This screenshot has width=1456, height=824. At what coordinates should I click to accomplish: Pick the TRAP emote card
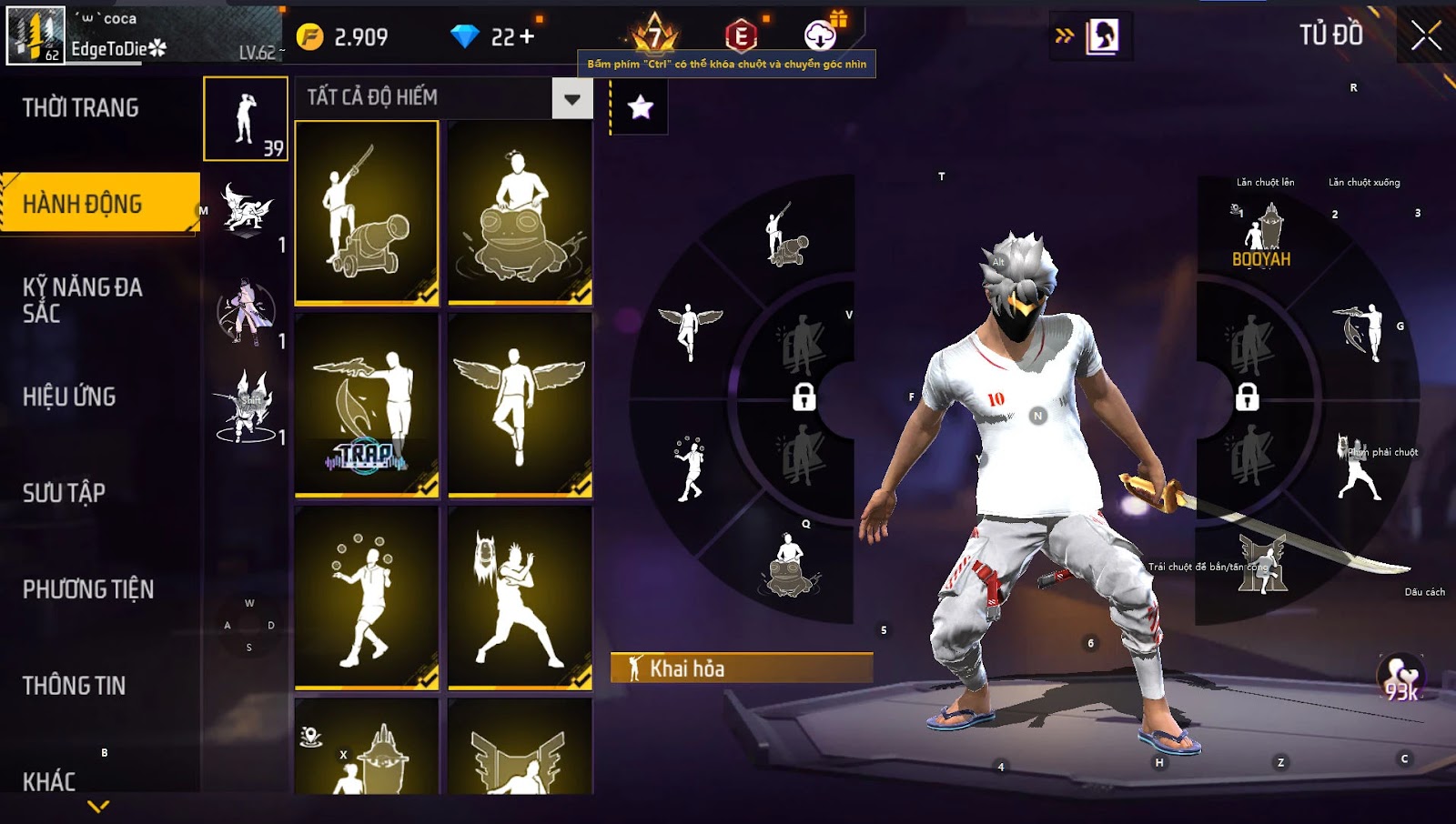pyautogui.click(x=367, y=405)
